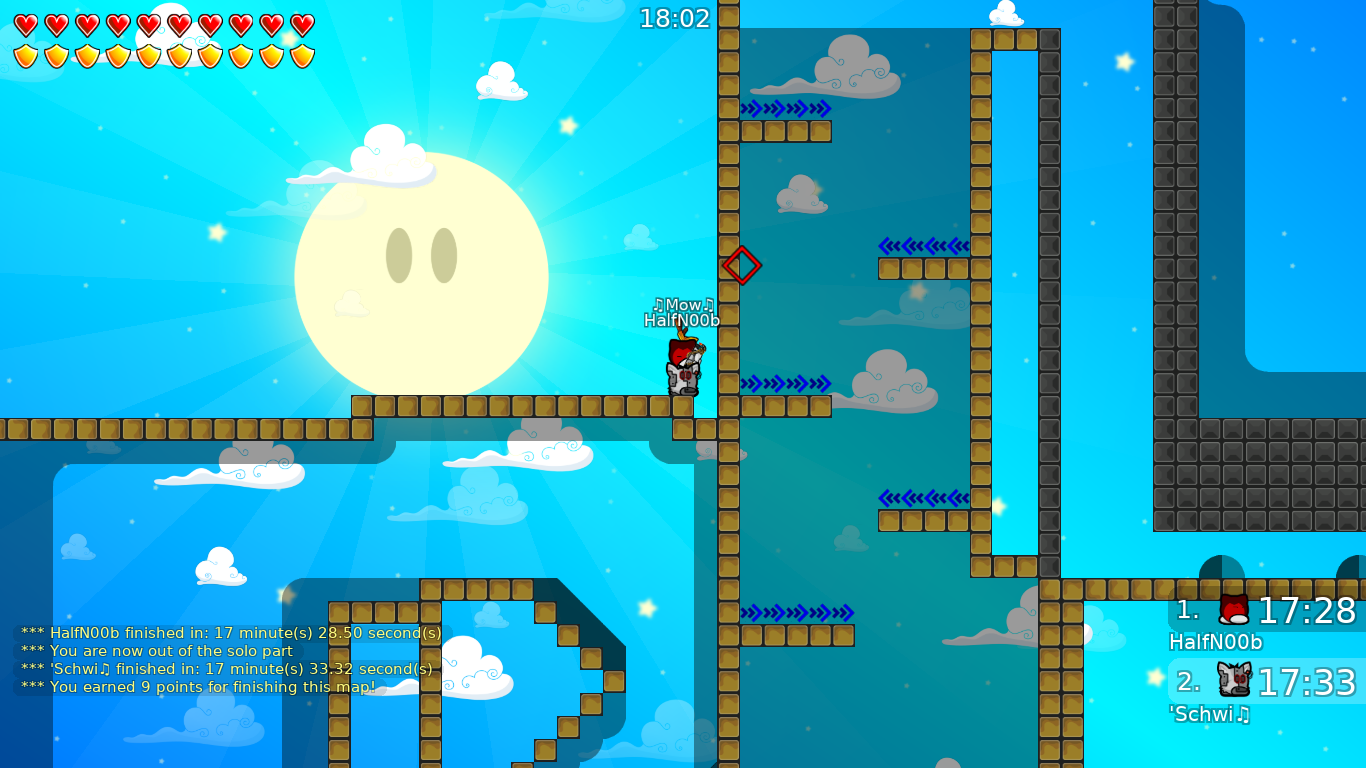Click 'Schwi♪'s robot cat avatar in the scoreboard

click(x=1233, y=679)
